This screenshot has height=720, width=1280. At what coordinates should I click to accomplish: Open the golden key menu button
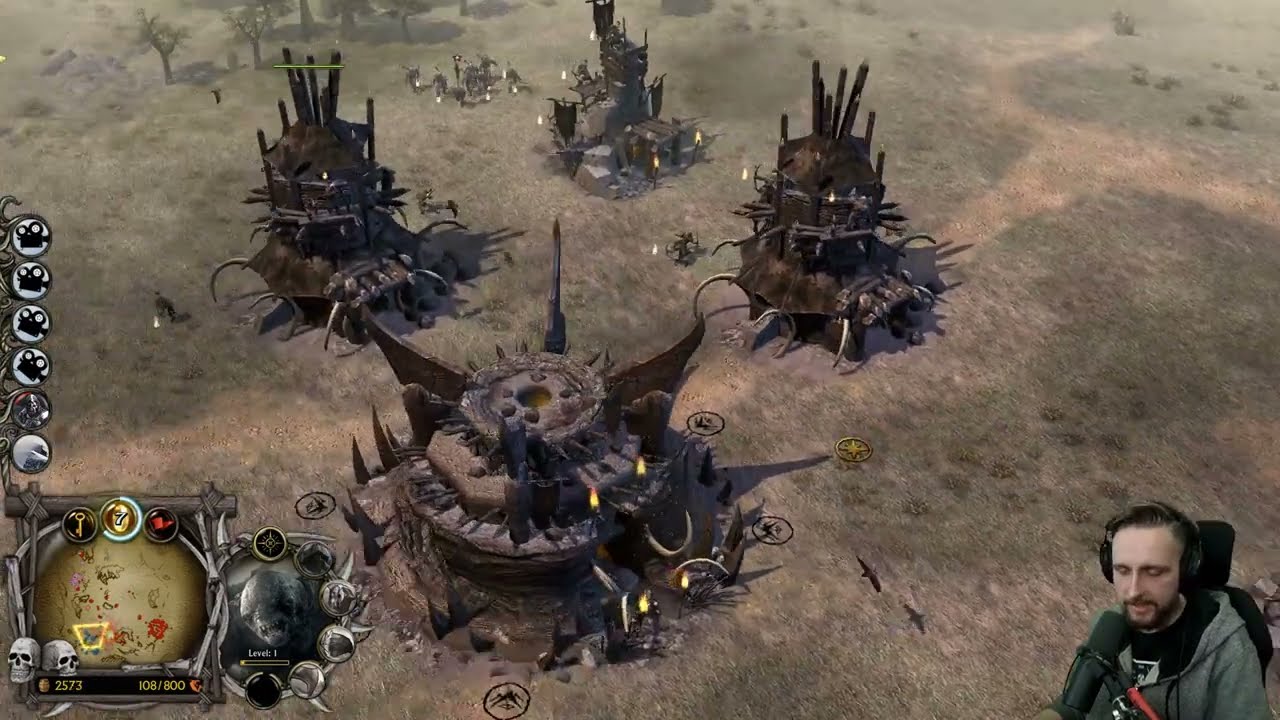(x=79, y=523)
